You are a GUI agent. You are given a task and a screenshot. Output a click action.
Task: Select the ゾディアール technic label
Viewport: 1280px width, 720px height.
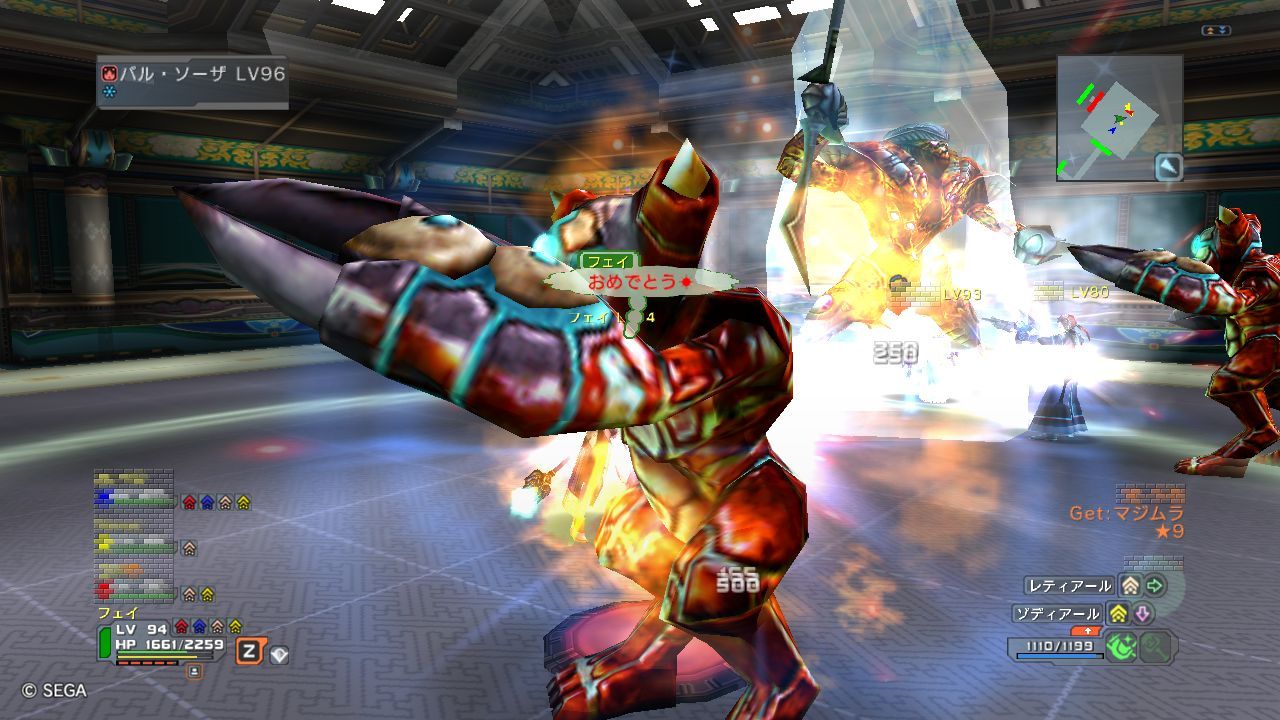1058,613
